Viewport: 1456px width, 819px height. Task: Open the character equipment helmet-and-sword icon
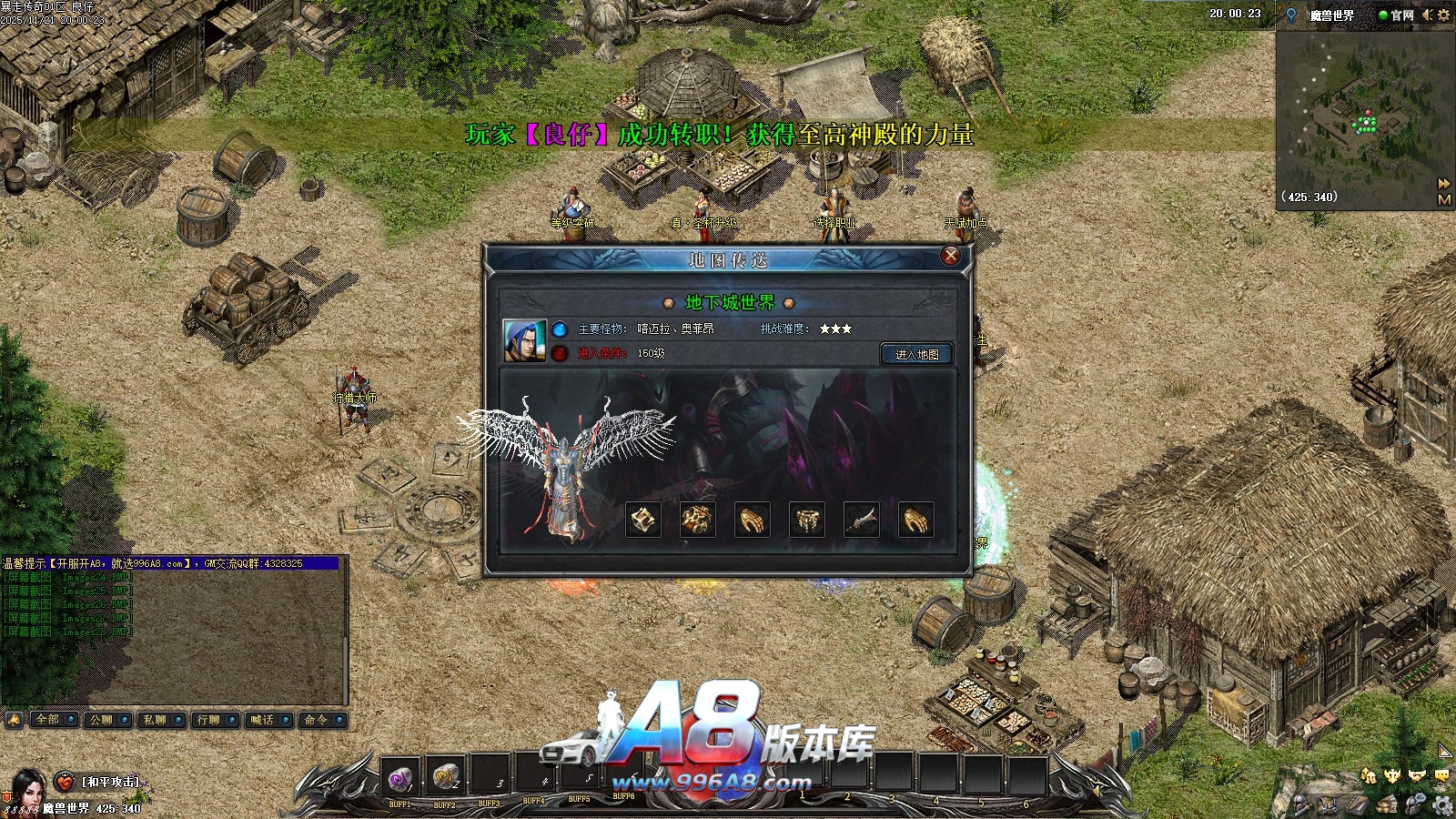tap(1304, 804)
